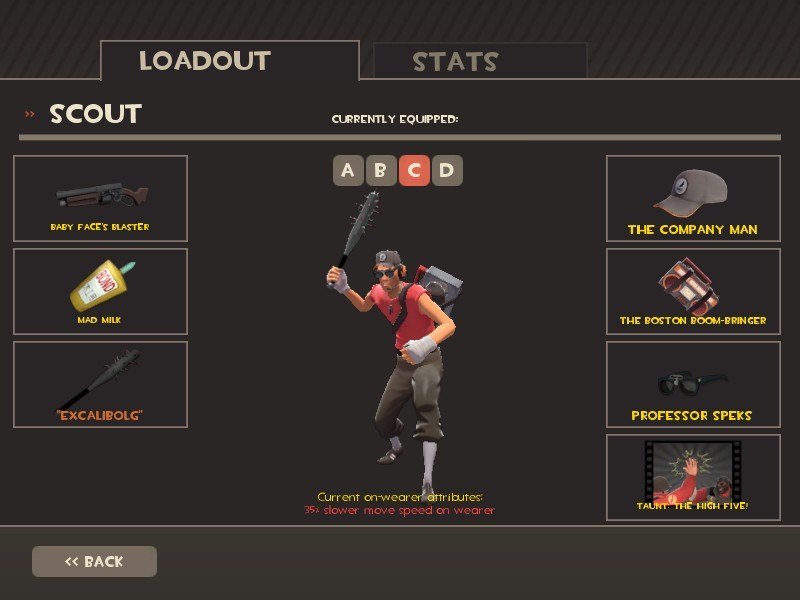Switch to loadout preset A
This screenshot has width=800, height=600.
pyautogui.click(x=347, y=171)
